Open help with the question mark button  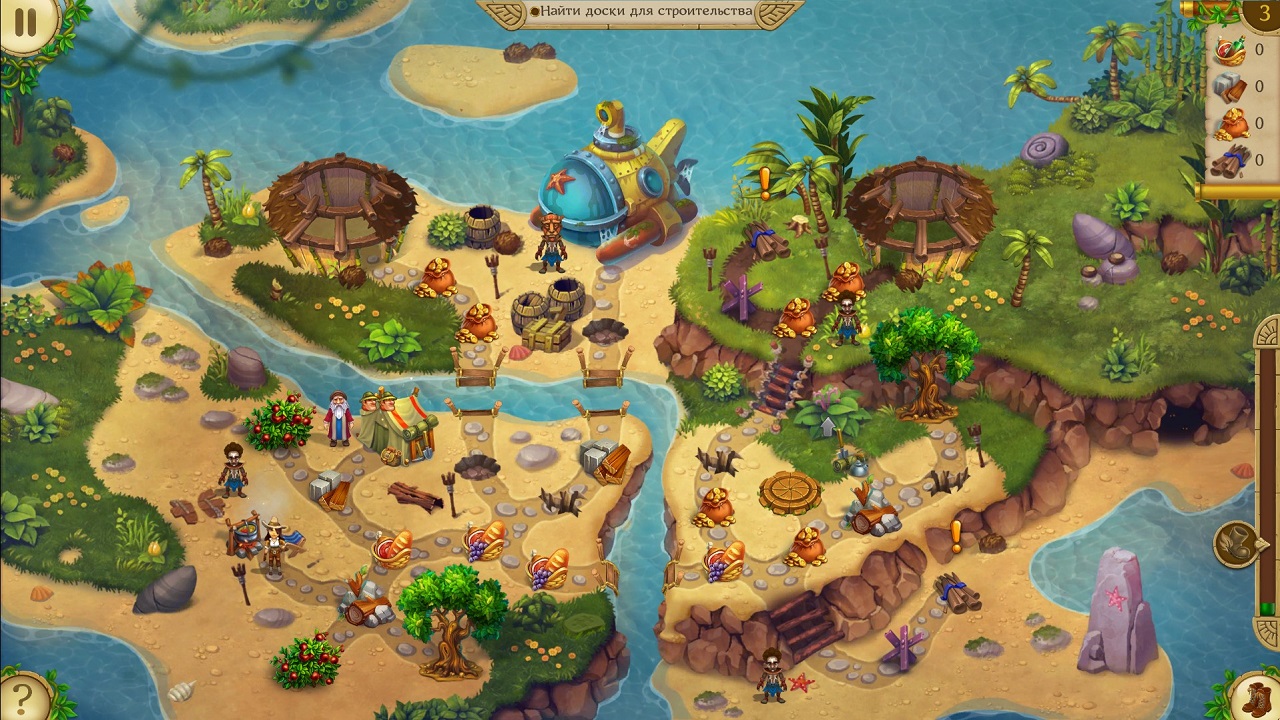click(22, 695)
